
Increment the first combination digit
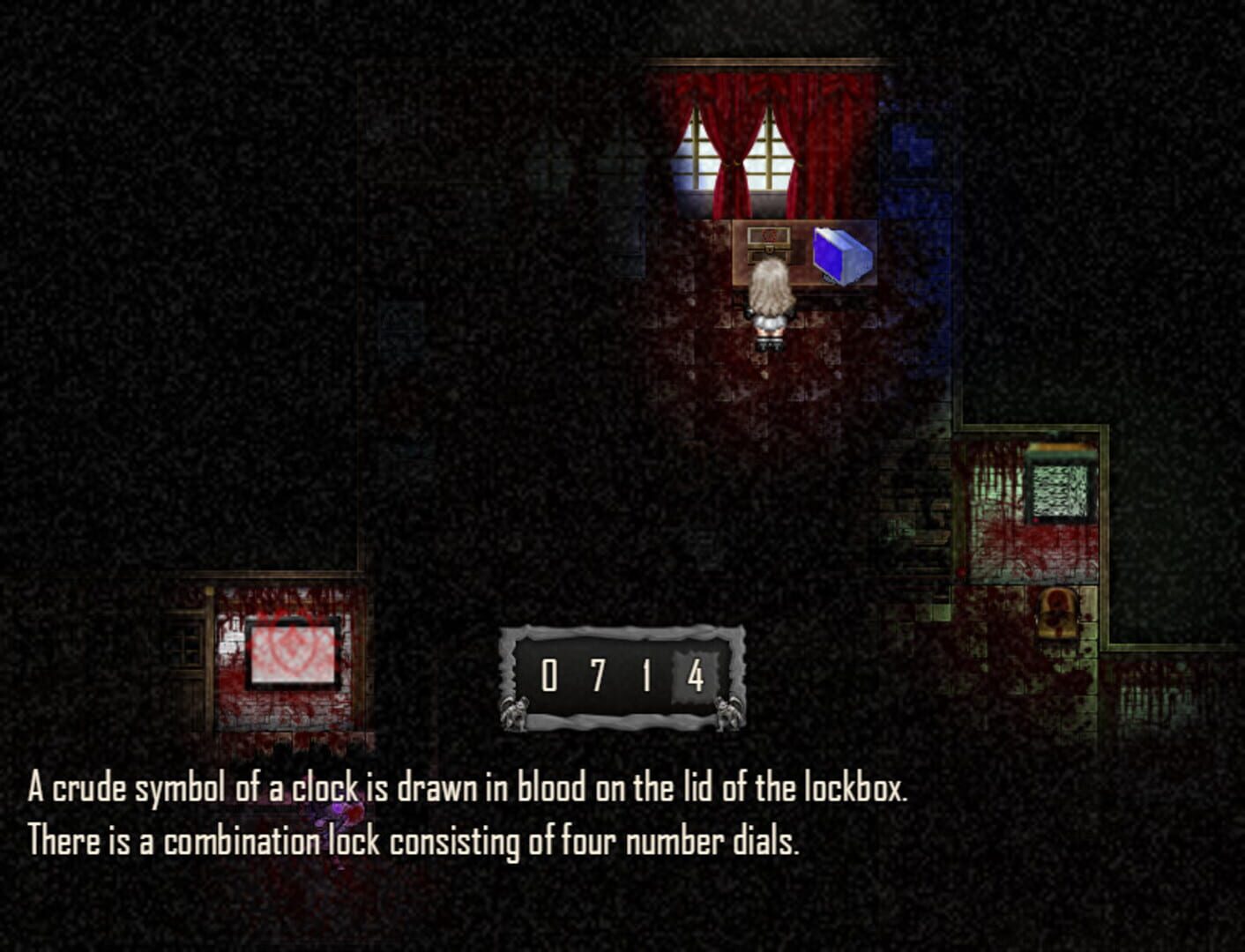[551, 674]
